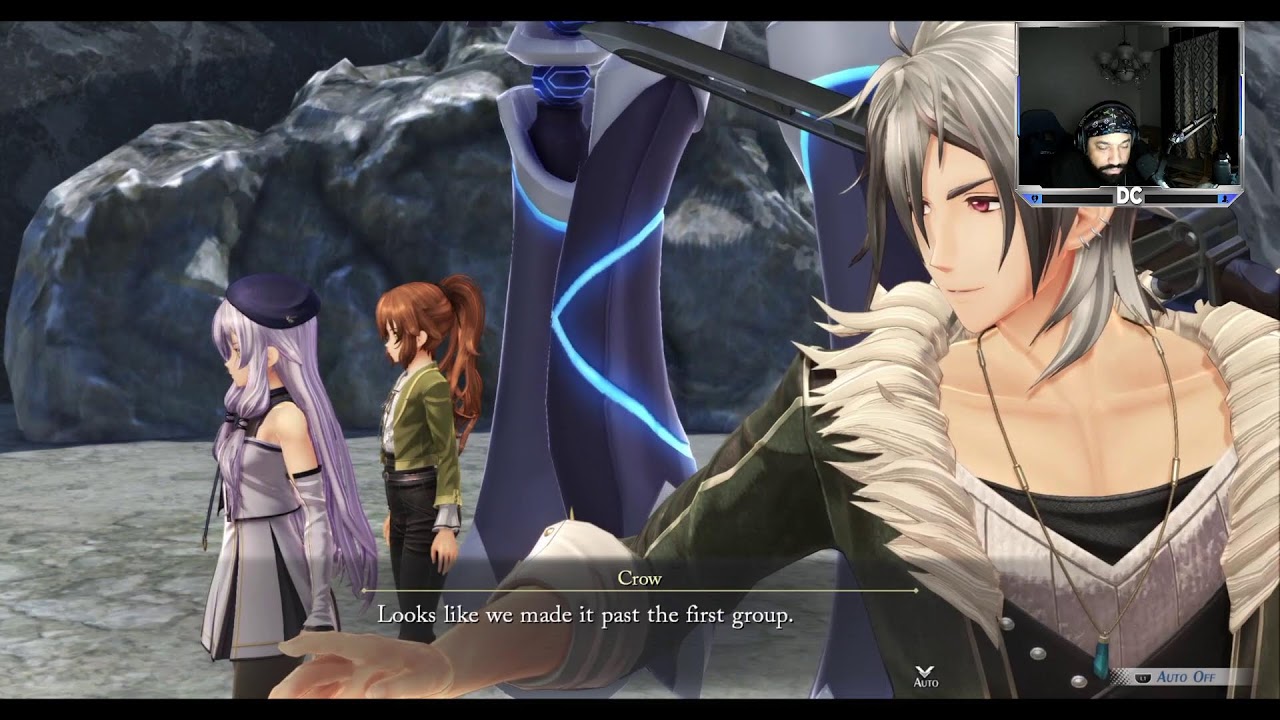Select the streamer webcam overlay
The image size is (1280, 720).
tap(1129, 112)
